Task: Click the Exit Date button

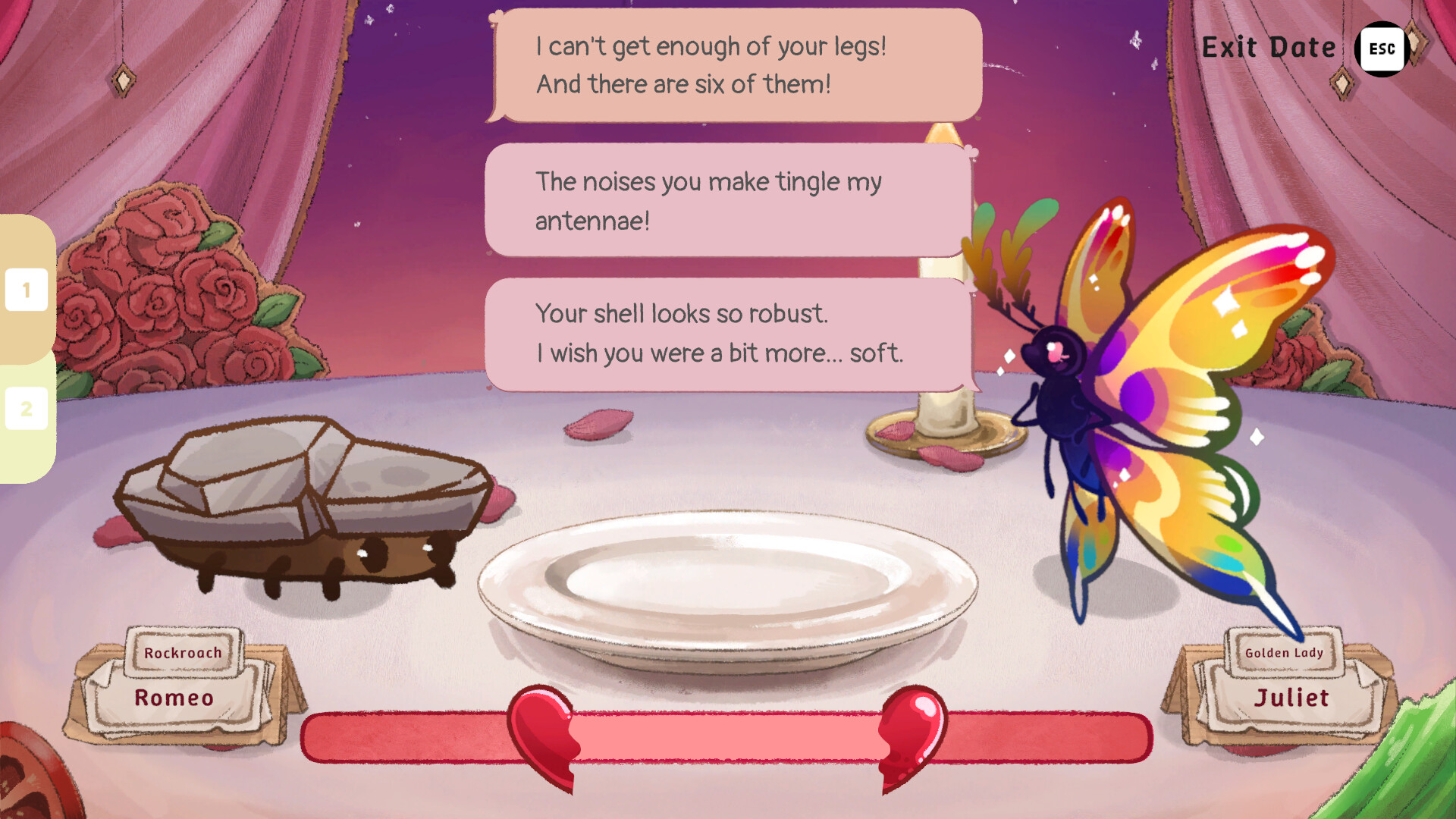Action: pyautogui.click(x=1269, y=47)
